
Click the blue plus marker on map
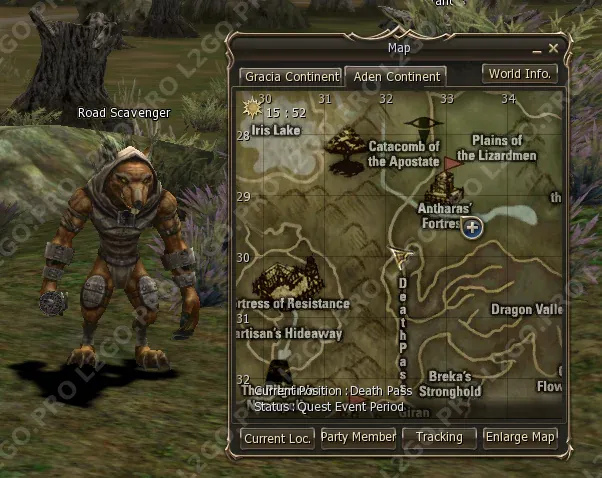(x=473, y=227)
